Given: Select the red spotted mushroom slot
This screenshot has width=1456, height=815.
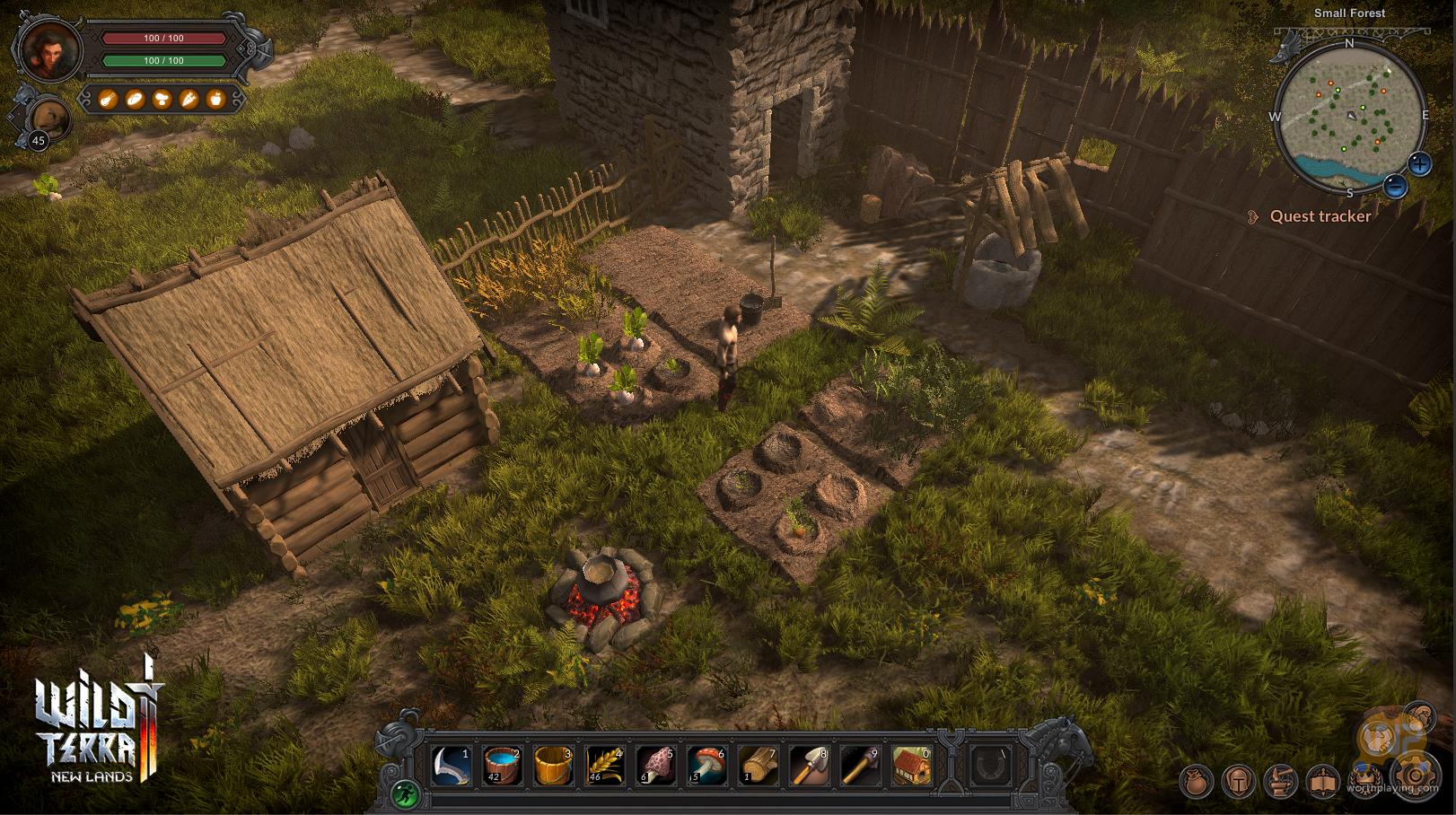Looking at the screenshot, I should [x=707, y=767].
